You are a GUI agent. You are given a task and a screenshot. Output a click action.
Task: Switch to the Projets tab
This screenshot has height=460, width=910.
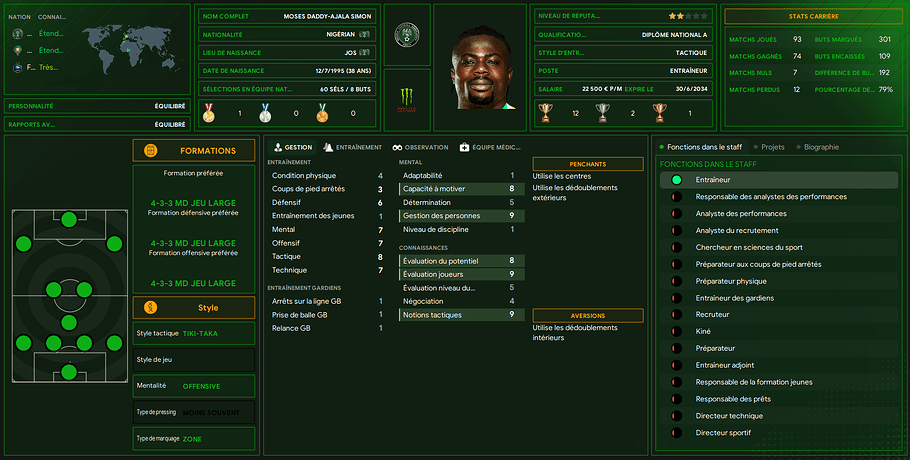tap(771, 147)
